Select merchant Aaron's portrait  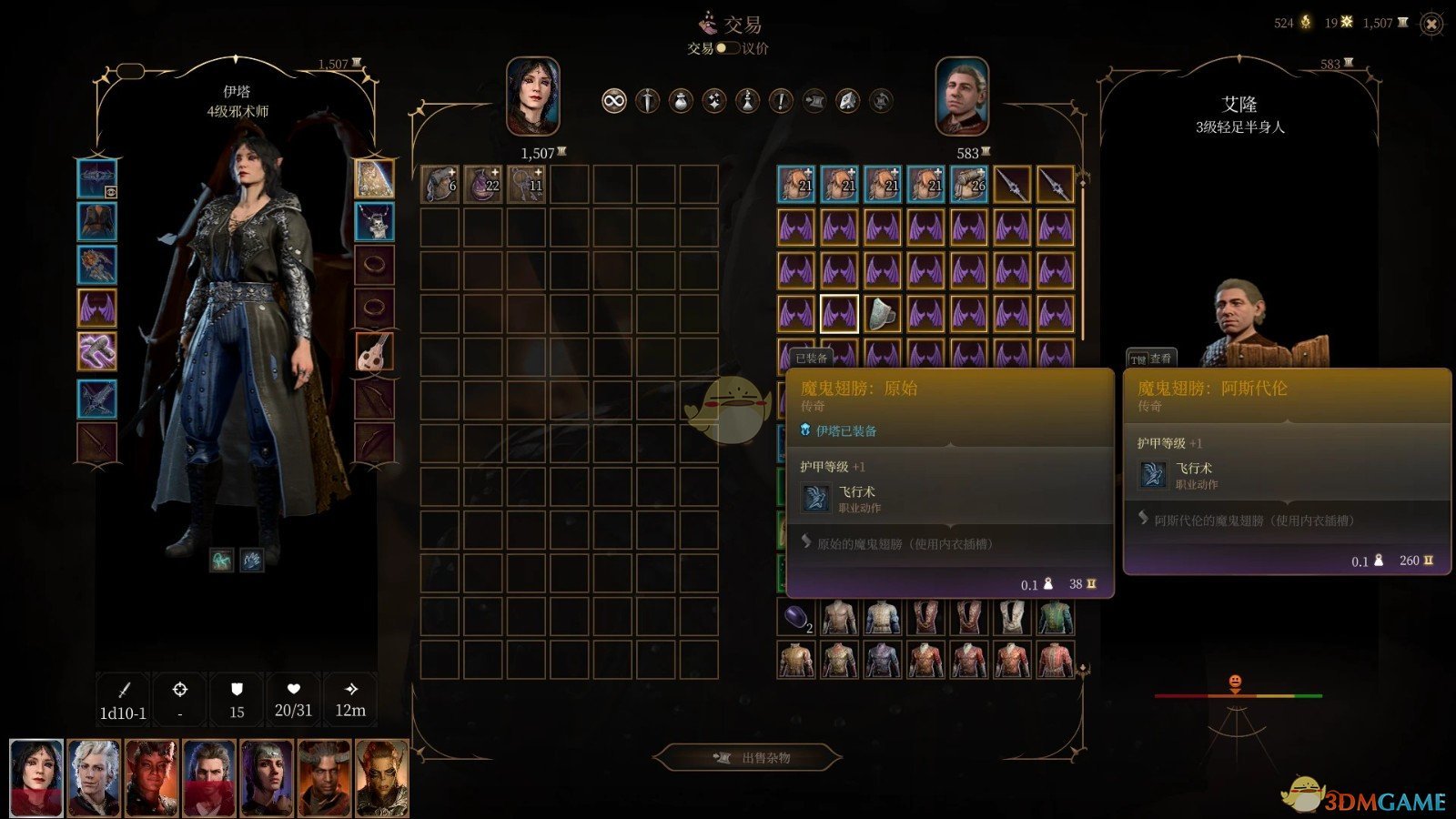tap(962, 96)
